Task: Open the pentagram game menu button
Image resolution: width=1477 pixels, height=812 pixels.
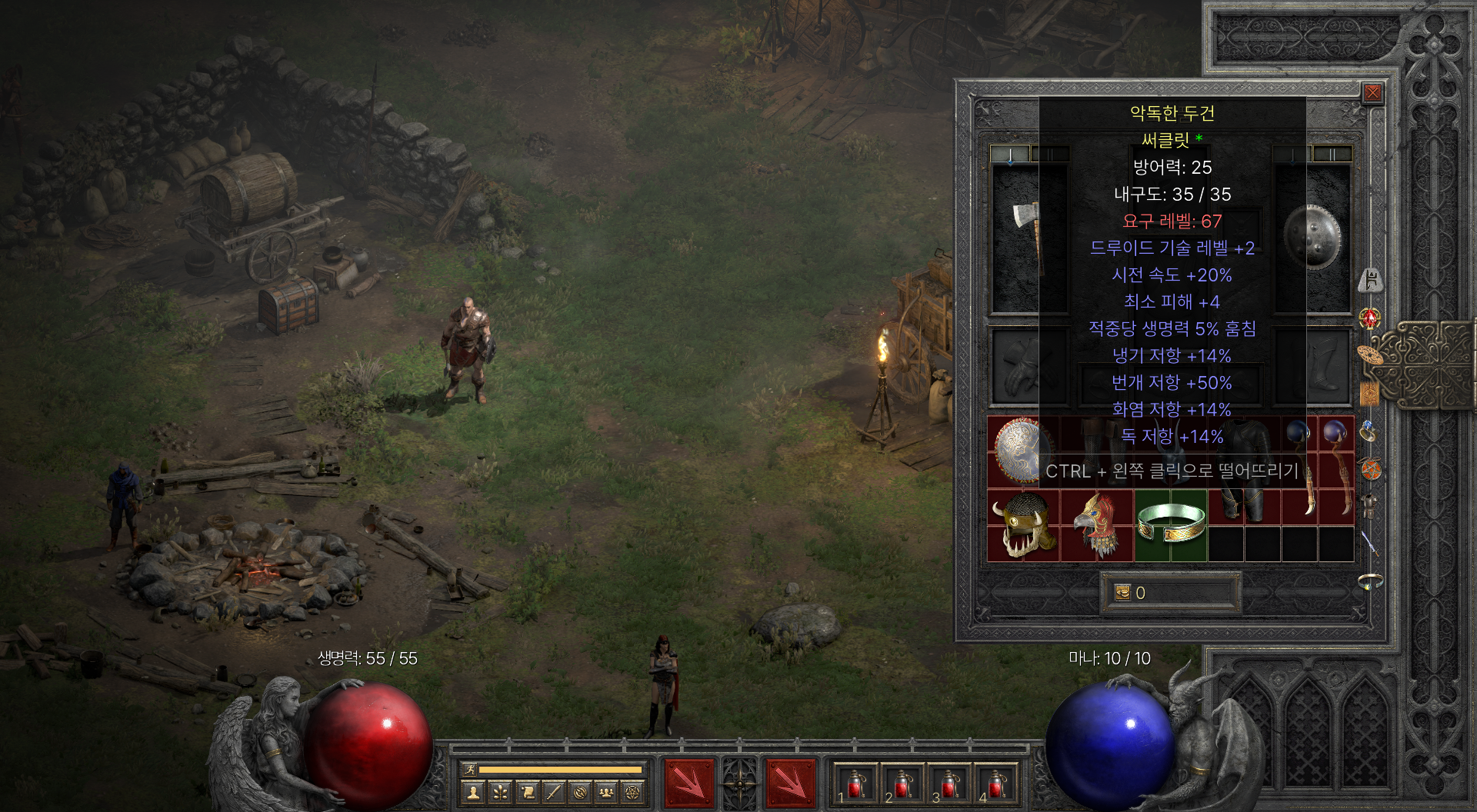Action: [632, 792]
